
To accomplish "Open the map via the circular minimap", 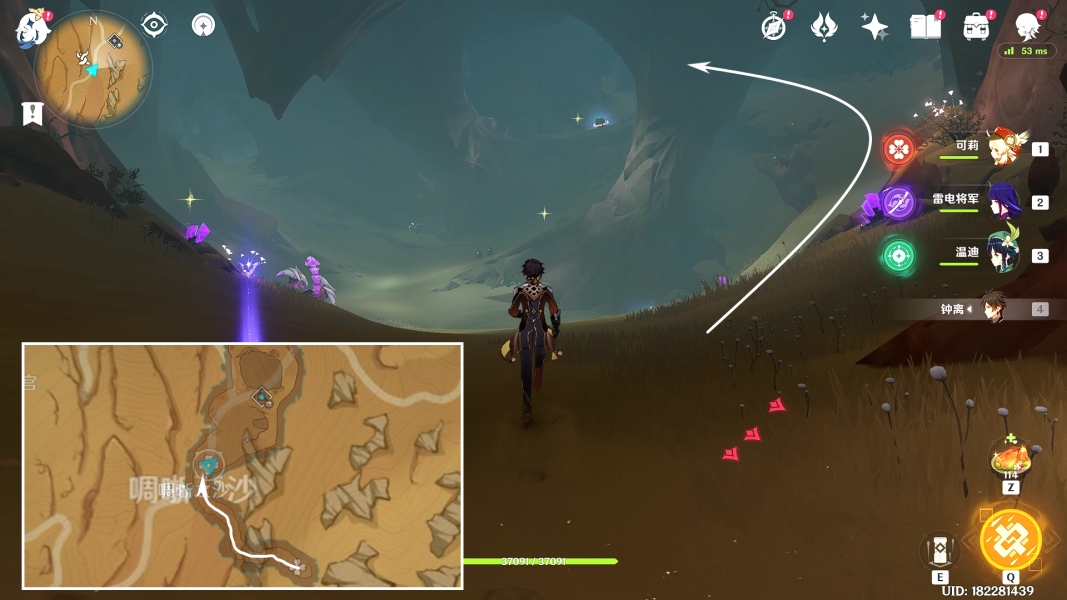I will point(93,68).
